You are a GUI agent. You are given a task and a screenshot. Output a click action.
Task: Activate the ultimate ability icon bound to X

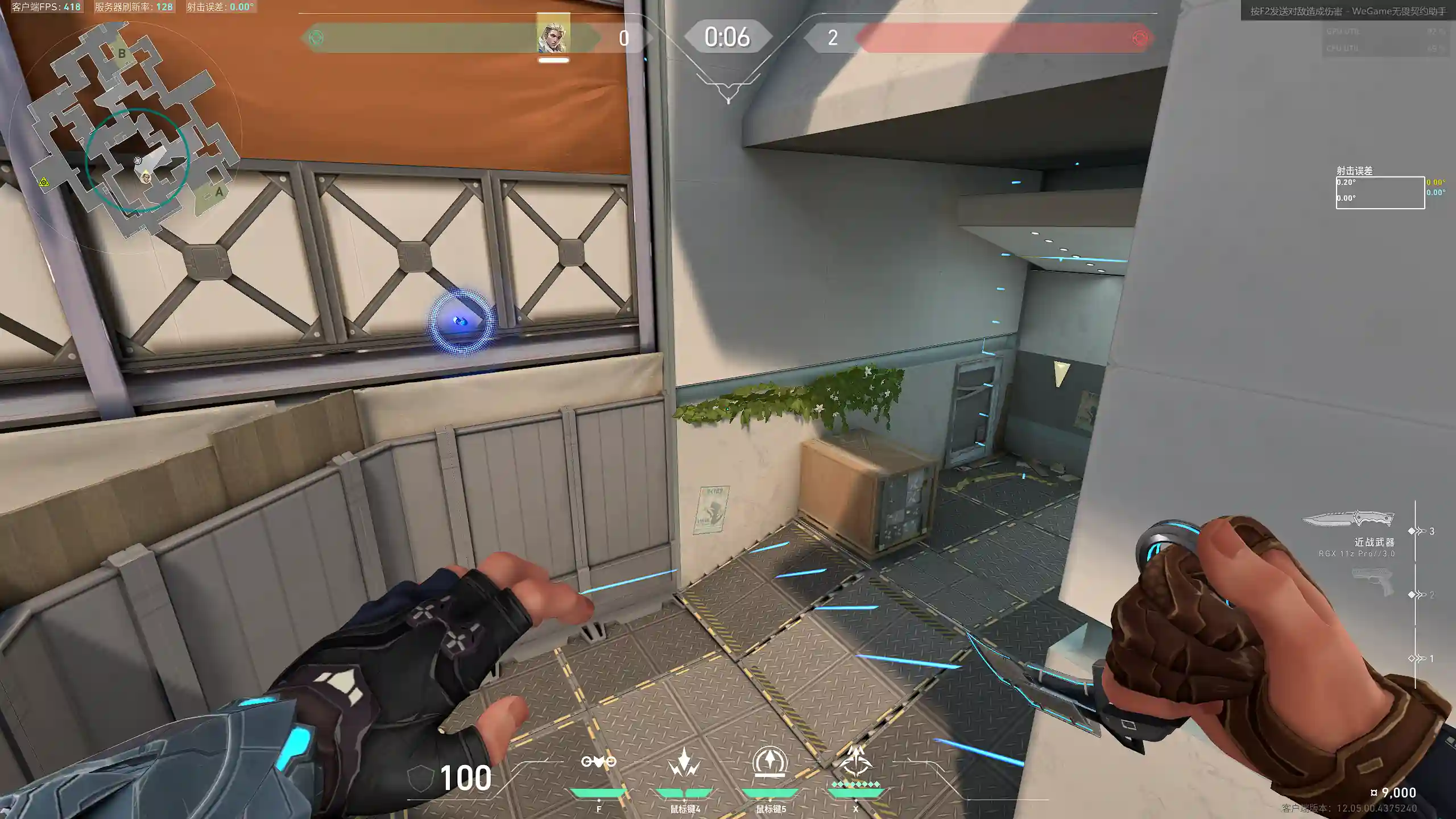pyautogui.click(x=855, y=762)
